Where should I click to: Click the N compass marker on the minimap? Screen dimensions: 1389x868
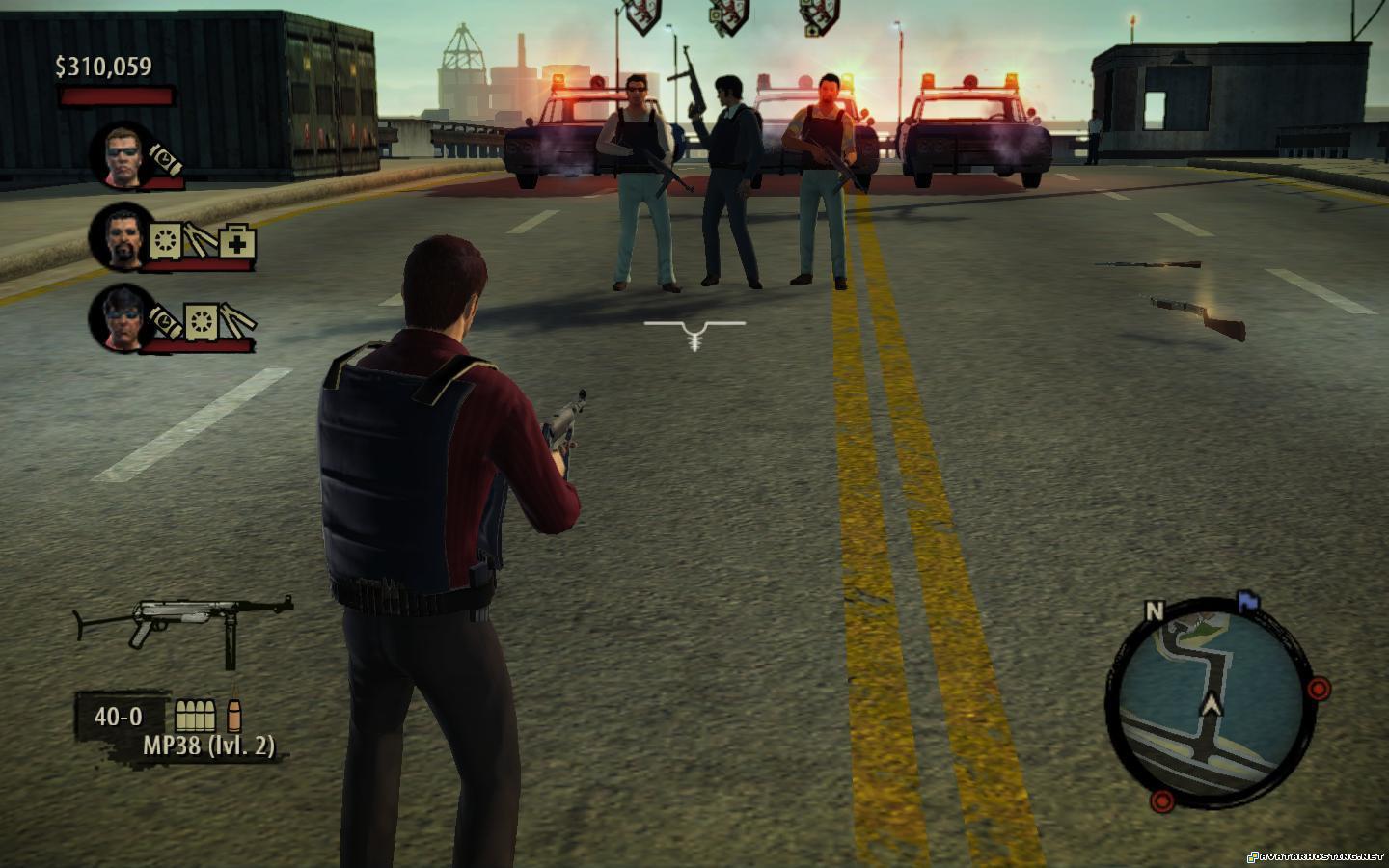tap(1155, 610)
